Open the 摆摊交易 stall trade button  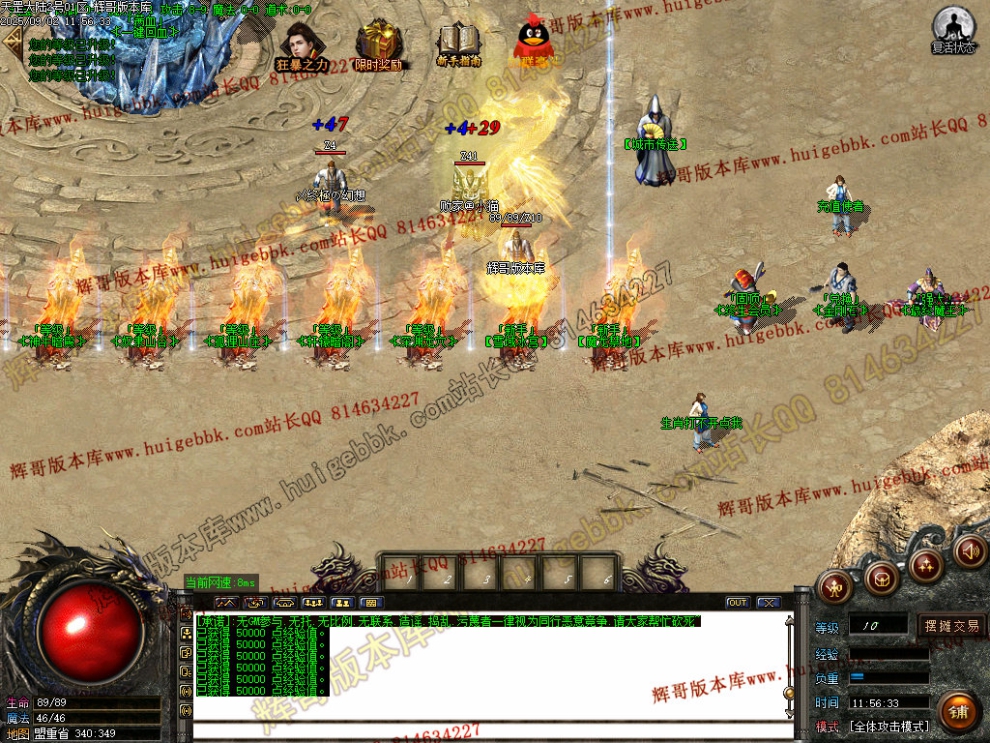click(951, 626)
